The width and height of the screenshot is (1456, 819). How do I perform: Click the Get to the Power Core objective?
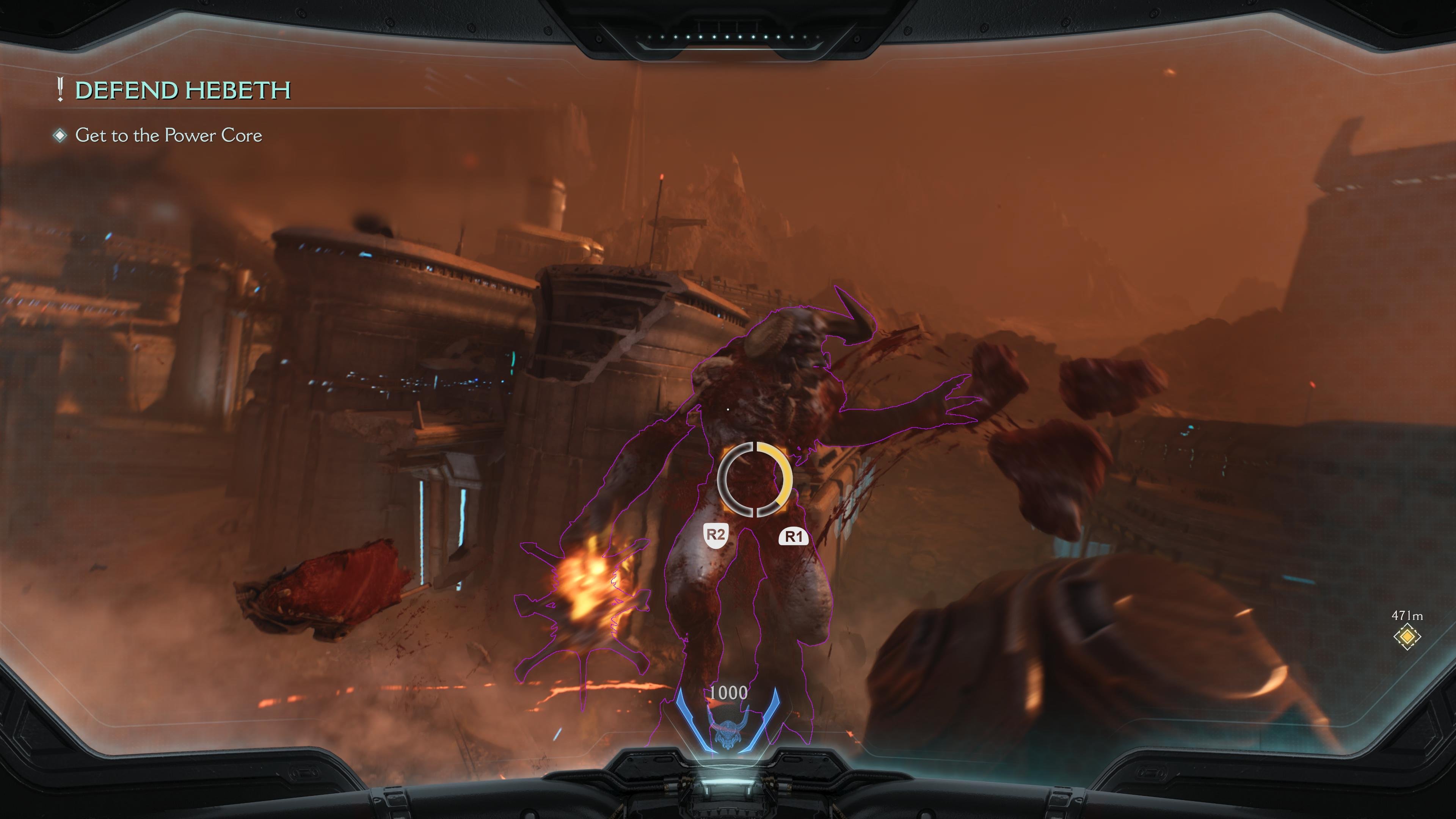pos(168,136)
